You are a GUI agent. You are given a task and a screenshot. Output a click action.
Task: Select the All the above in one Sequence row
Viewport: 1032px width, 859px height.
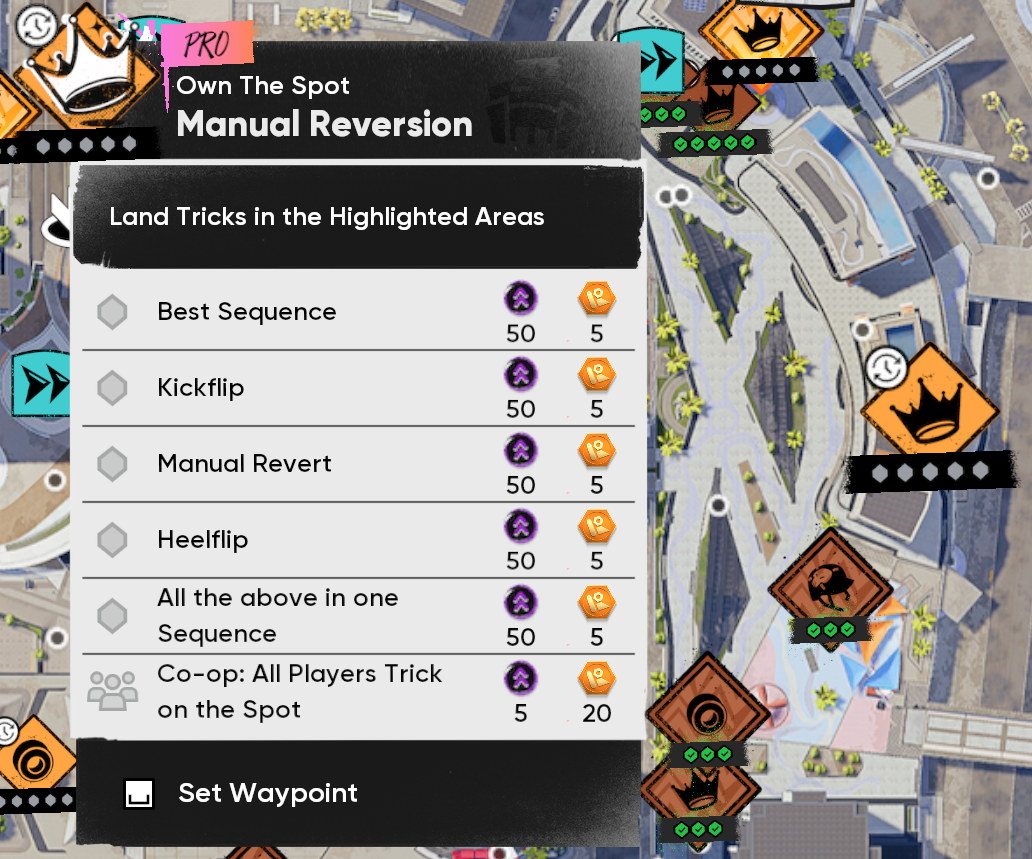357,616
